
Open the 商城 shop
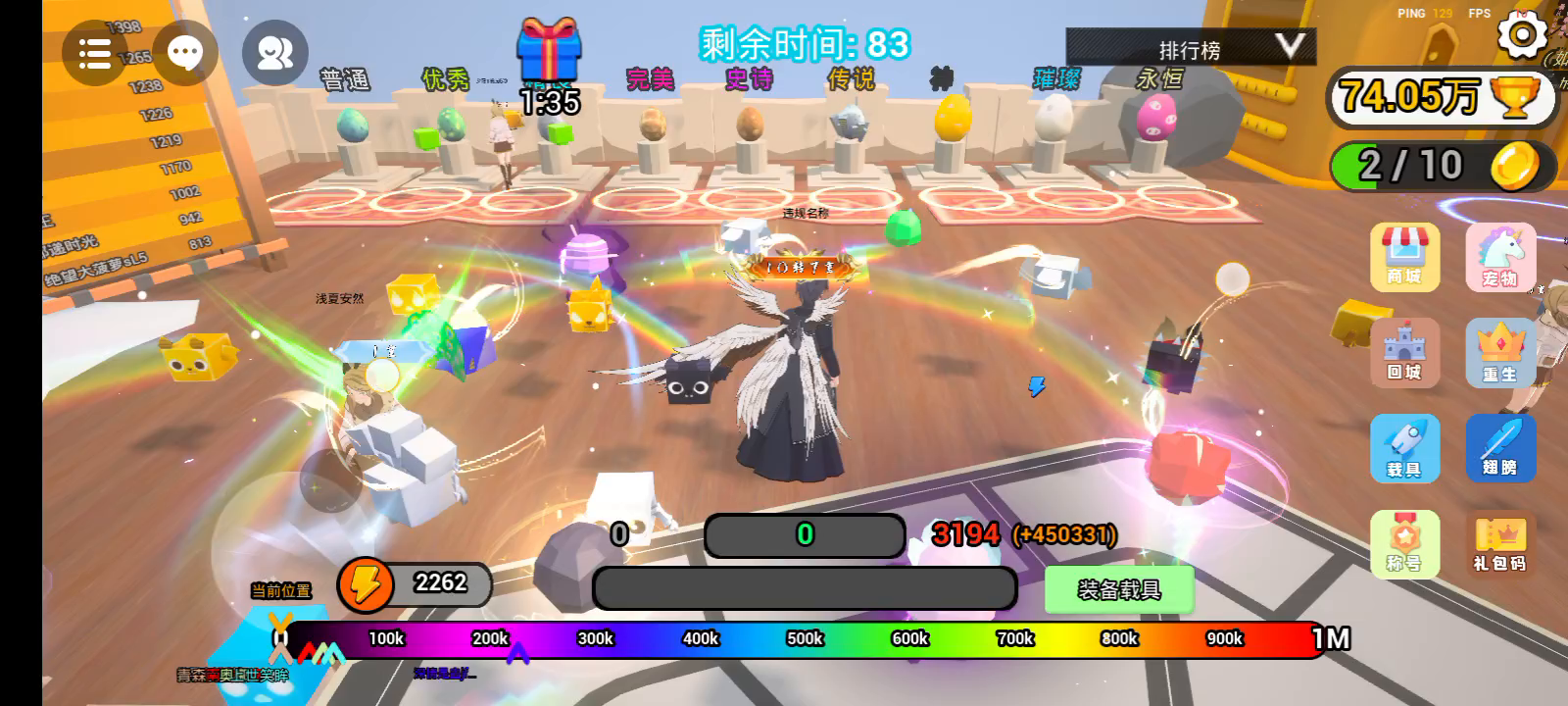(1404, 257)
